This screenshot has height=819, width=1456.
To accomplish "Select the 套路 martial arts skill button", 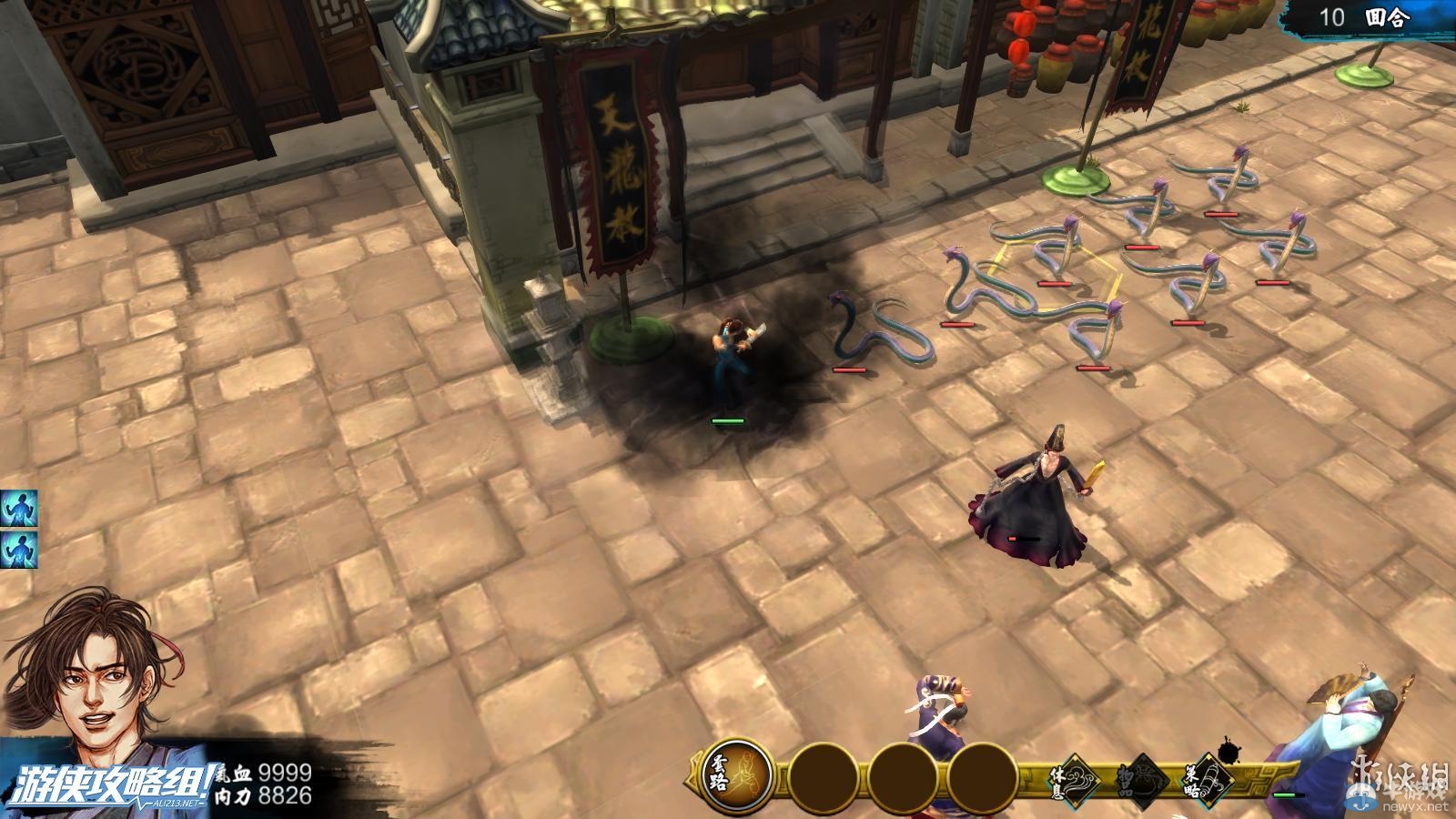I will click(735, 776).
